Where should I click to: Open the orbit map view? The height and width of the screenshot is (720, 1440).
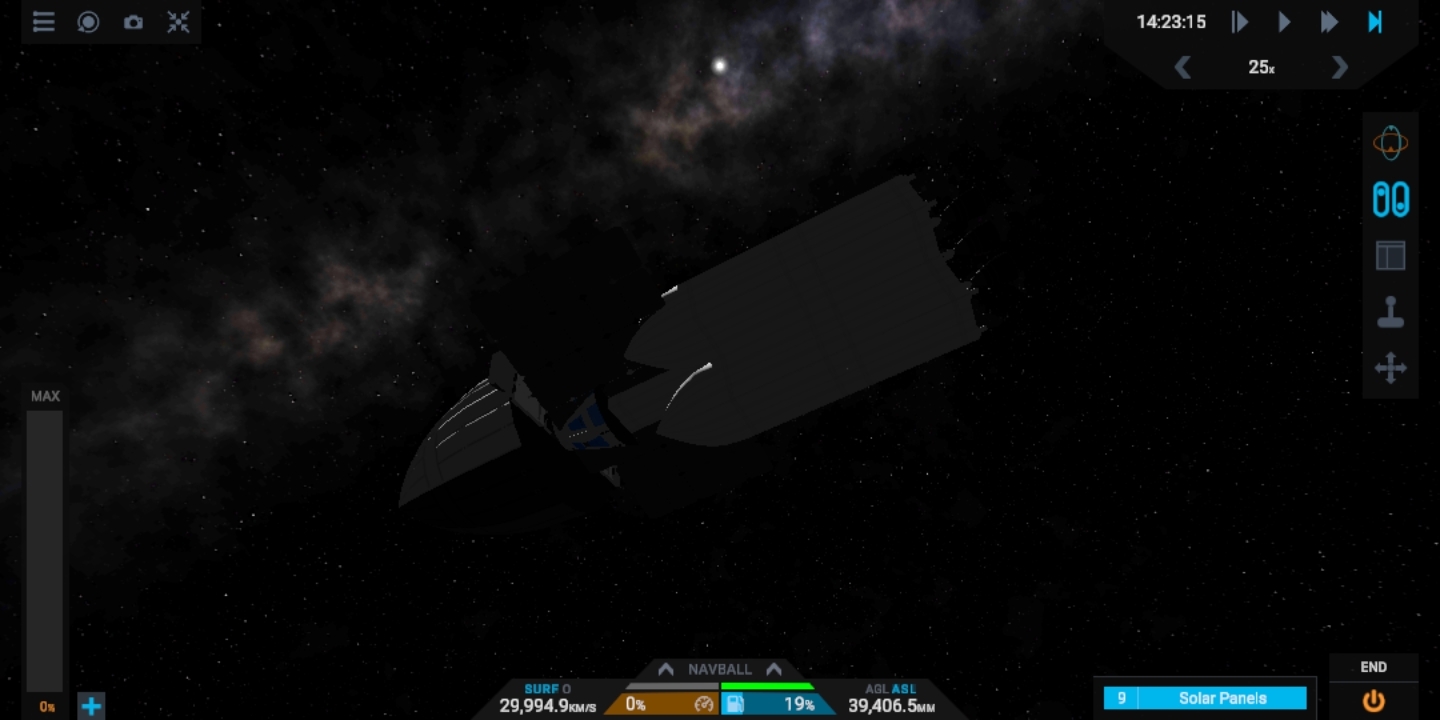pos(1390,143)
